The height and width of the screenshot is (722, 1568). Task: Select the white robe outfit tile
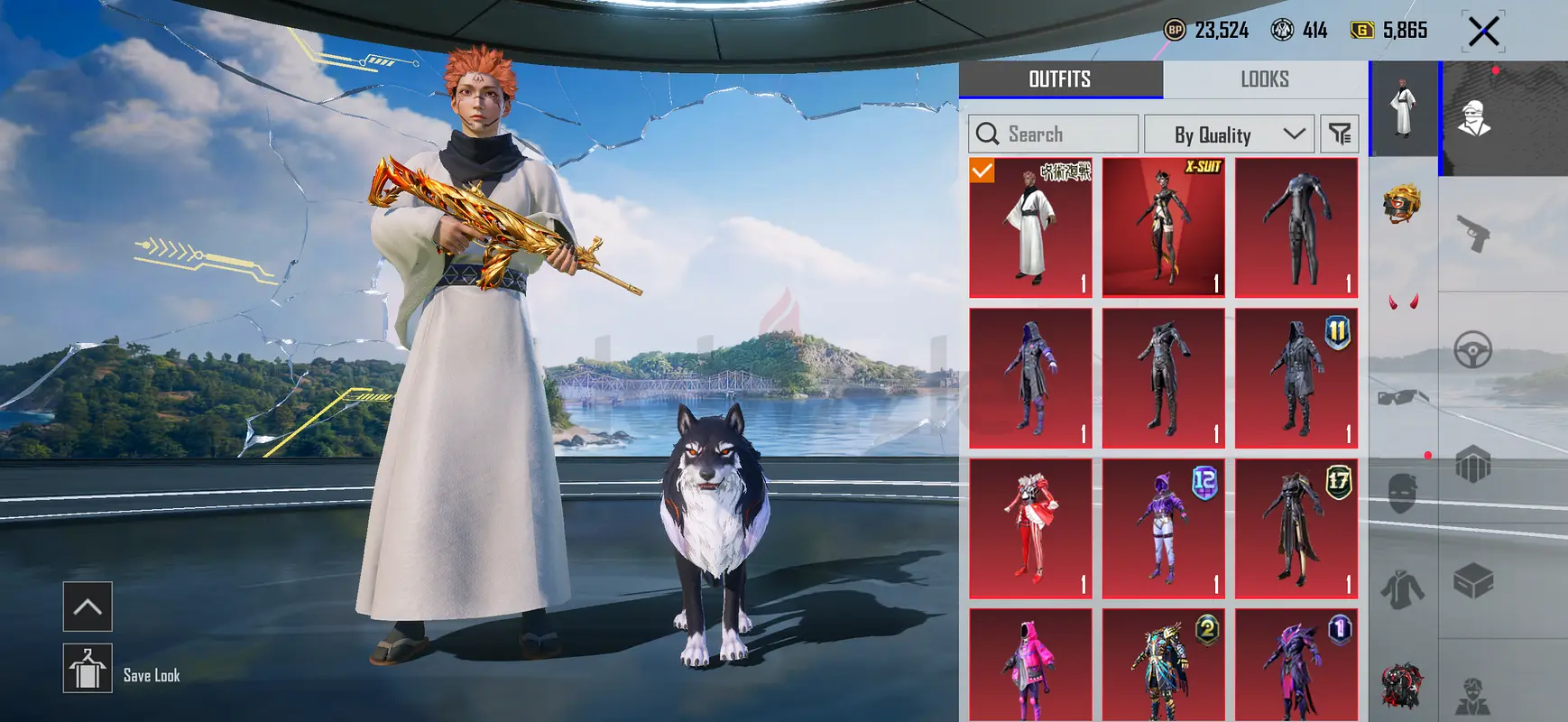[x=1030, y=227]
